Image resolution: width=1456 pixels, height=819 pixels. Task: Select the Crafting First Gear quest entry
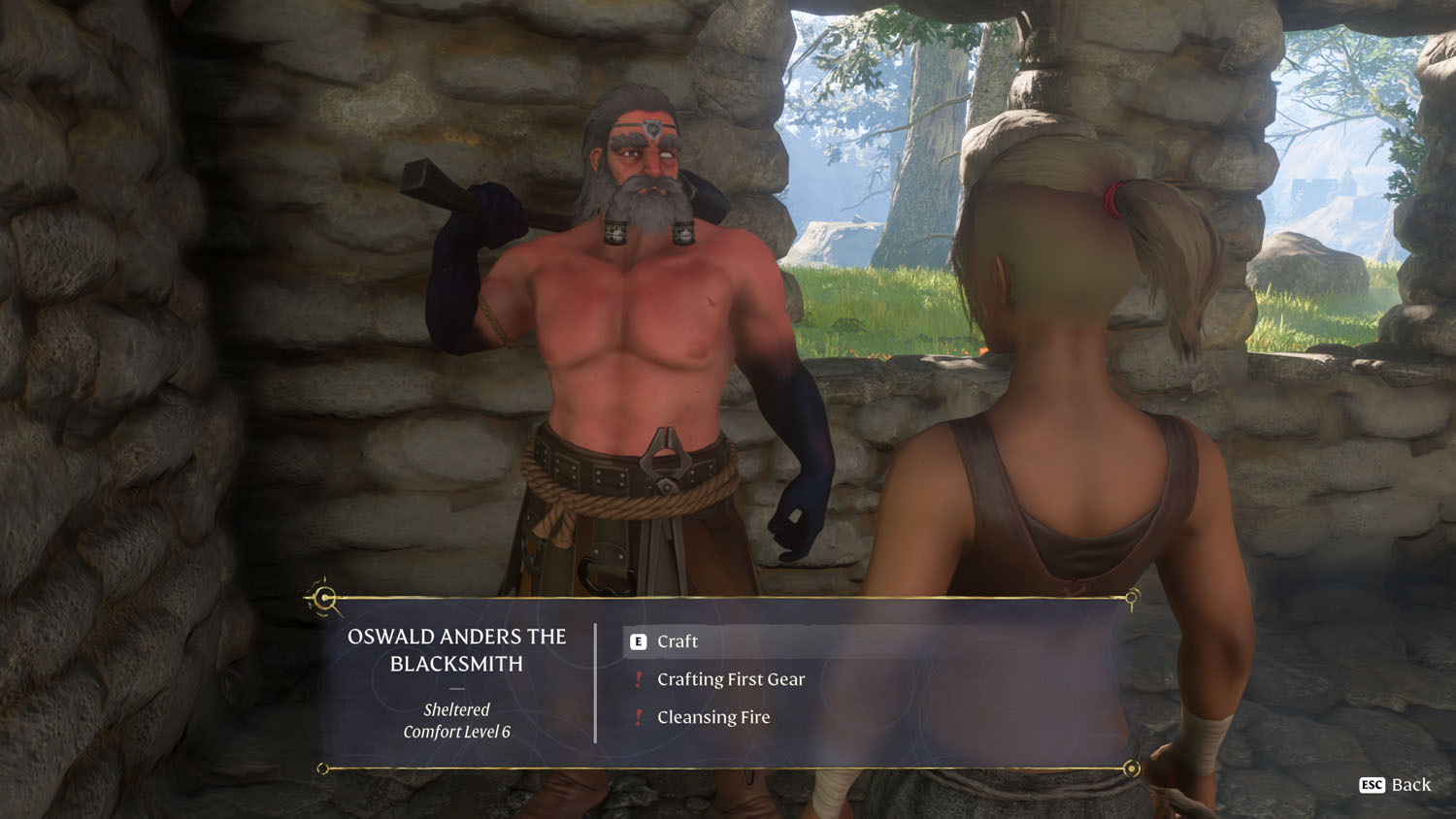point(731,679)
